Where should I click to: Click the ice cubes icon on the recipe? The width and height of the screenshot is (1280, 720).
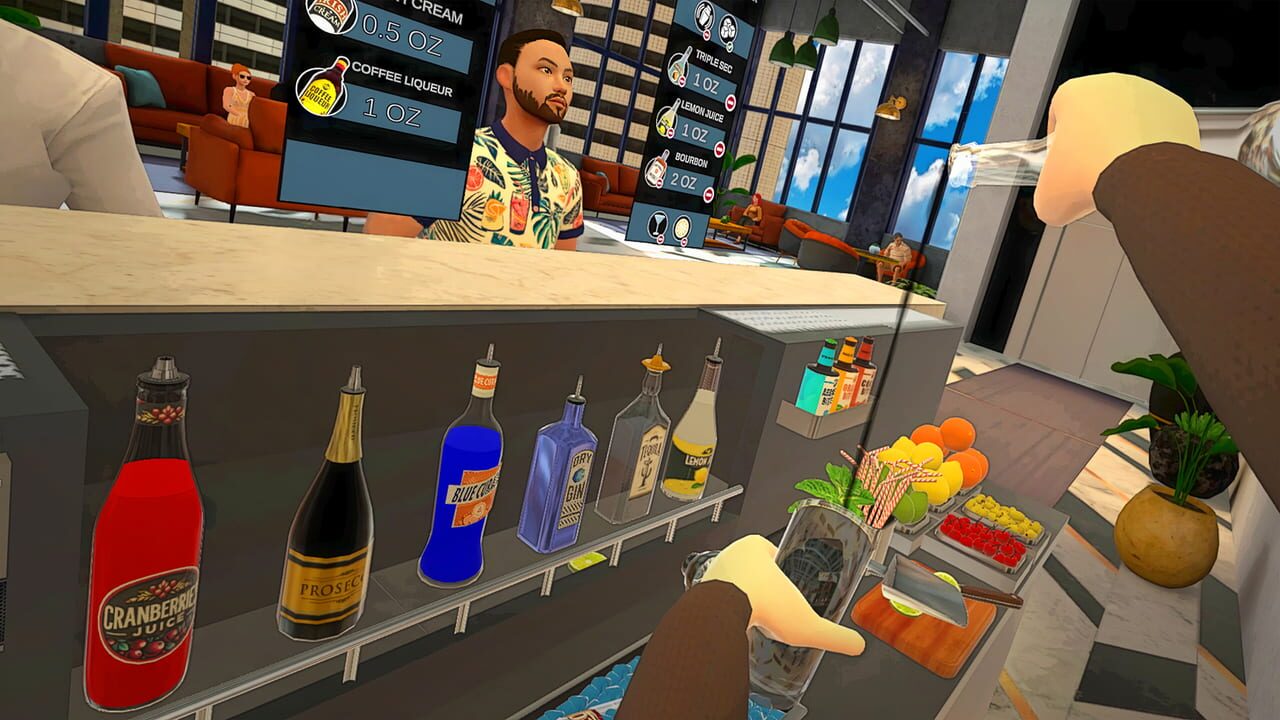(727, 29)
